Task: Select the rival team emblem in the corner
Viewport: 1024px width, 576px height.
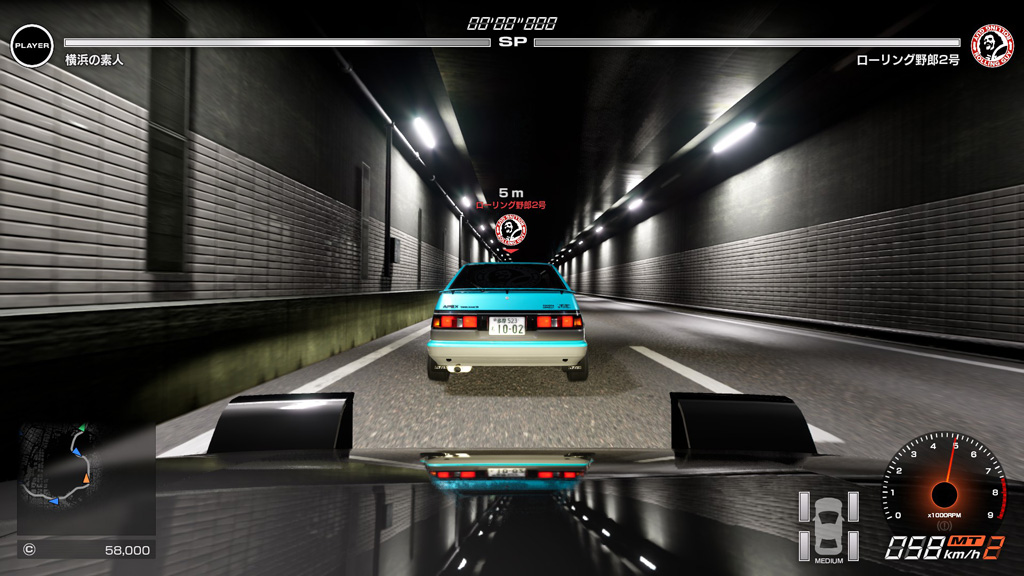Action: coord(993,46)
